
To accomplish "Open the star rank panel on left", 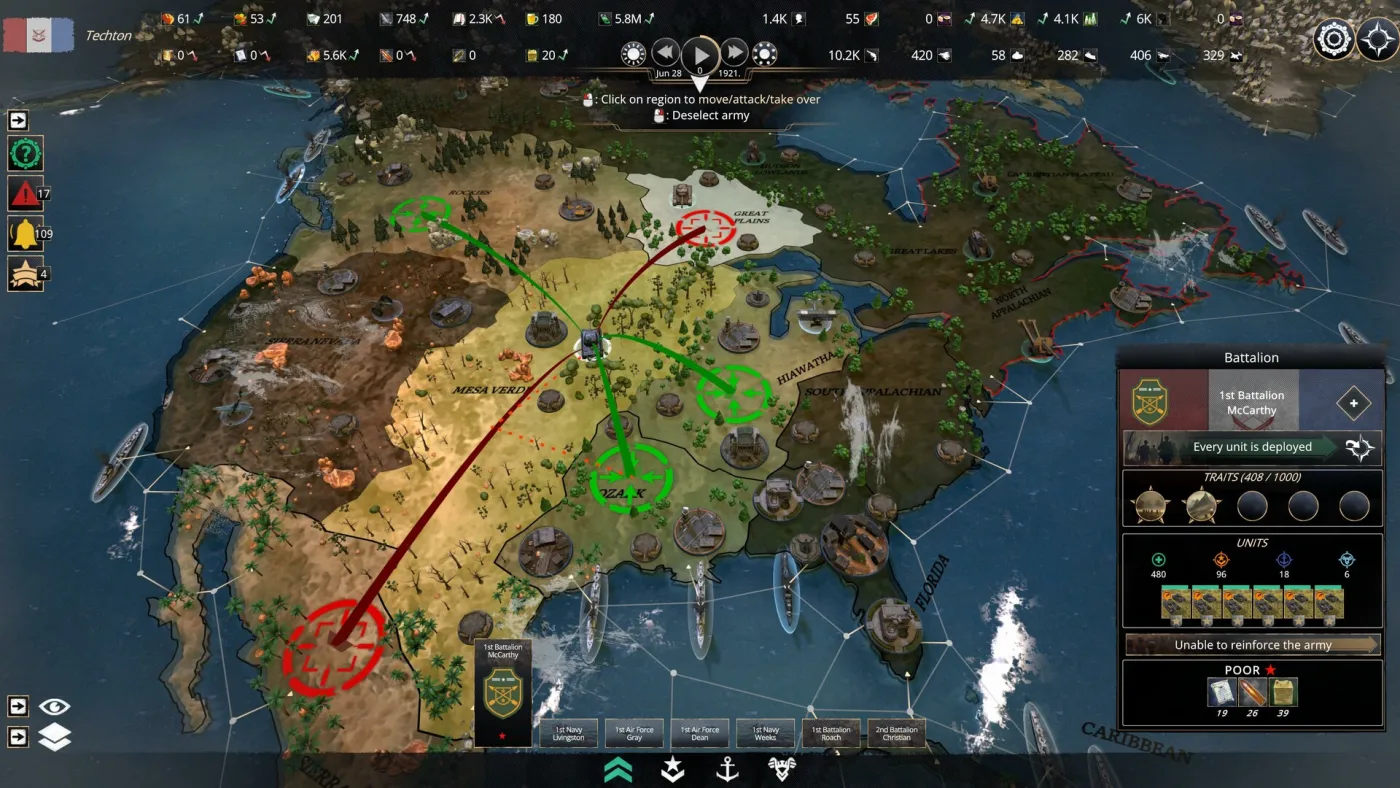I will (x=25, y=273).
